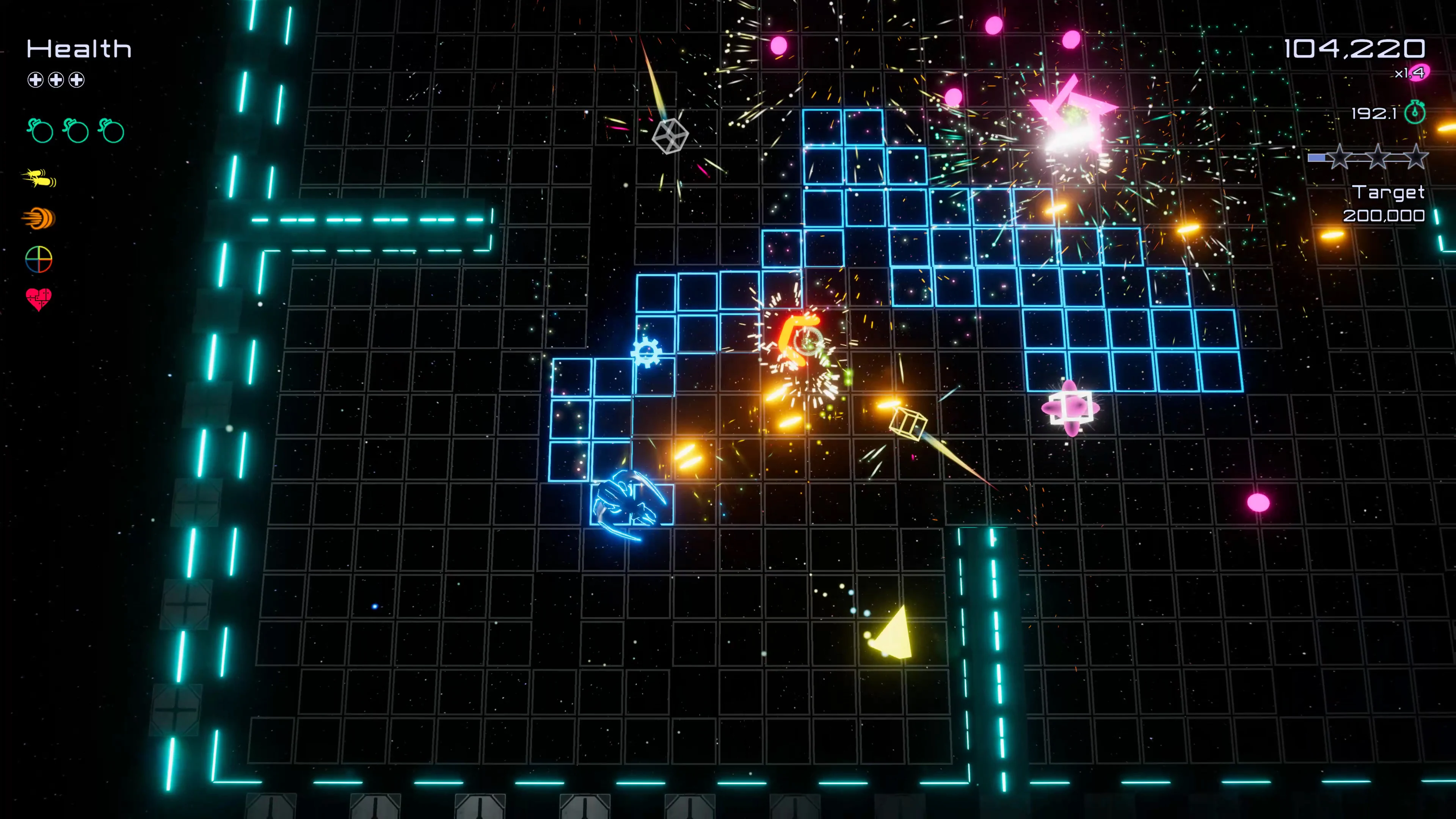
Task: Toggle the first star in the rating row
Action: 1341,158
